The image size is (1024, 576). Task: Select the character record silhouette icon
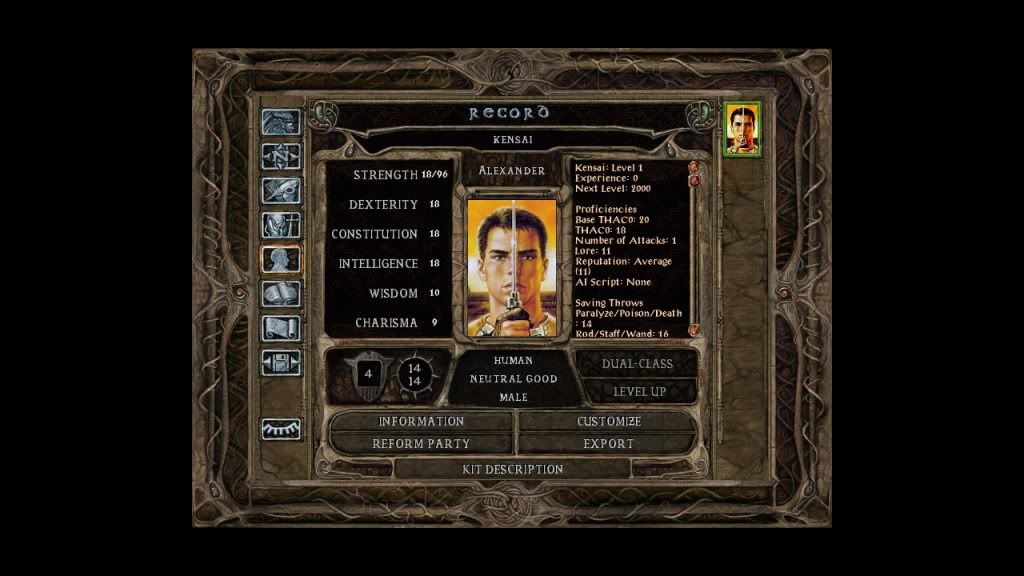click(x=281, y=259)
